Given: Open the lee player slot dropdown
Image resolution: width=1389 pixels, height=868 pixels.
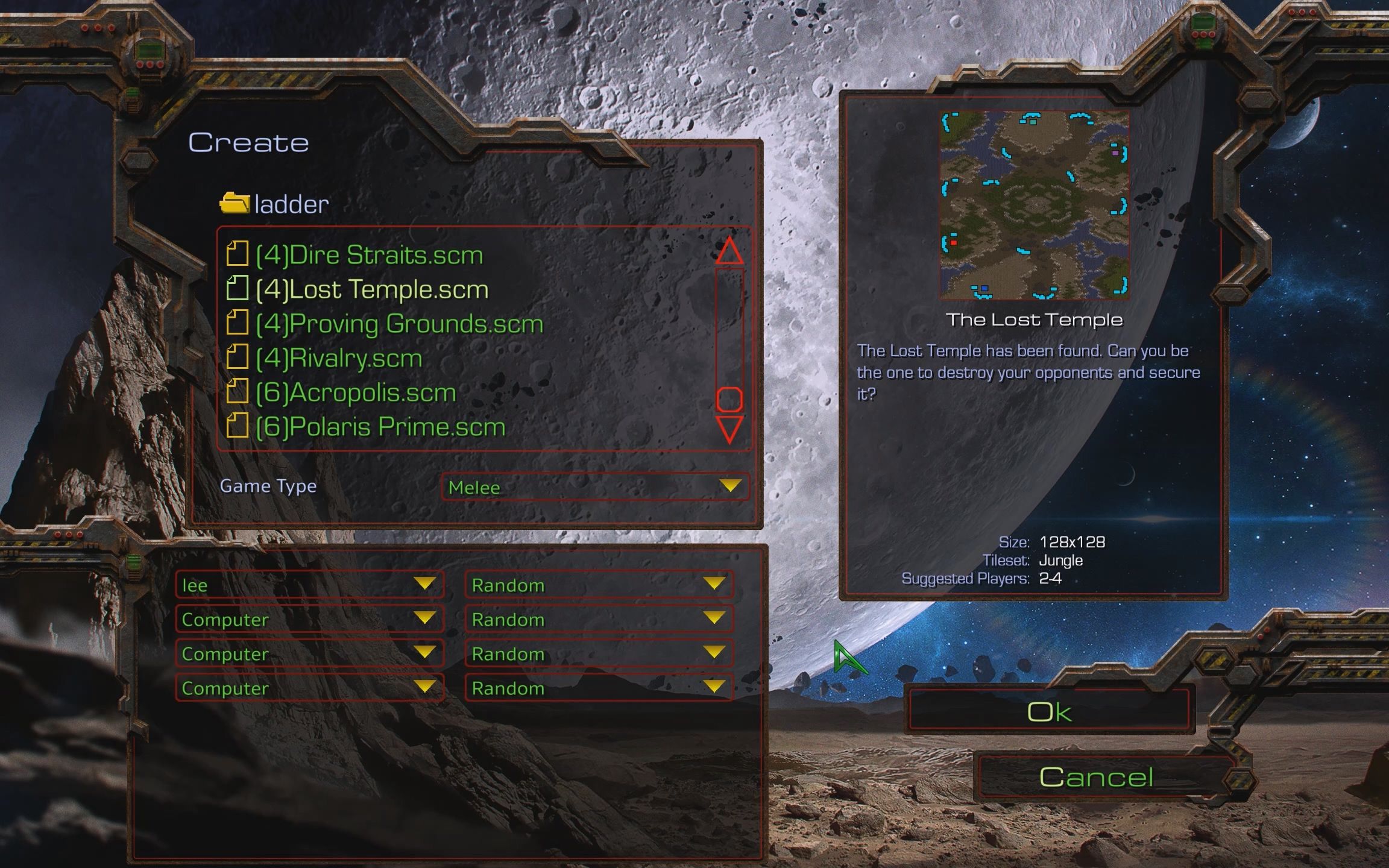Looking at the screenshot, I should point(309,585).
